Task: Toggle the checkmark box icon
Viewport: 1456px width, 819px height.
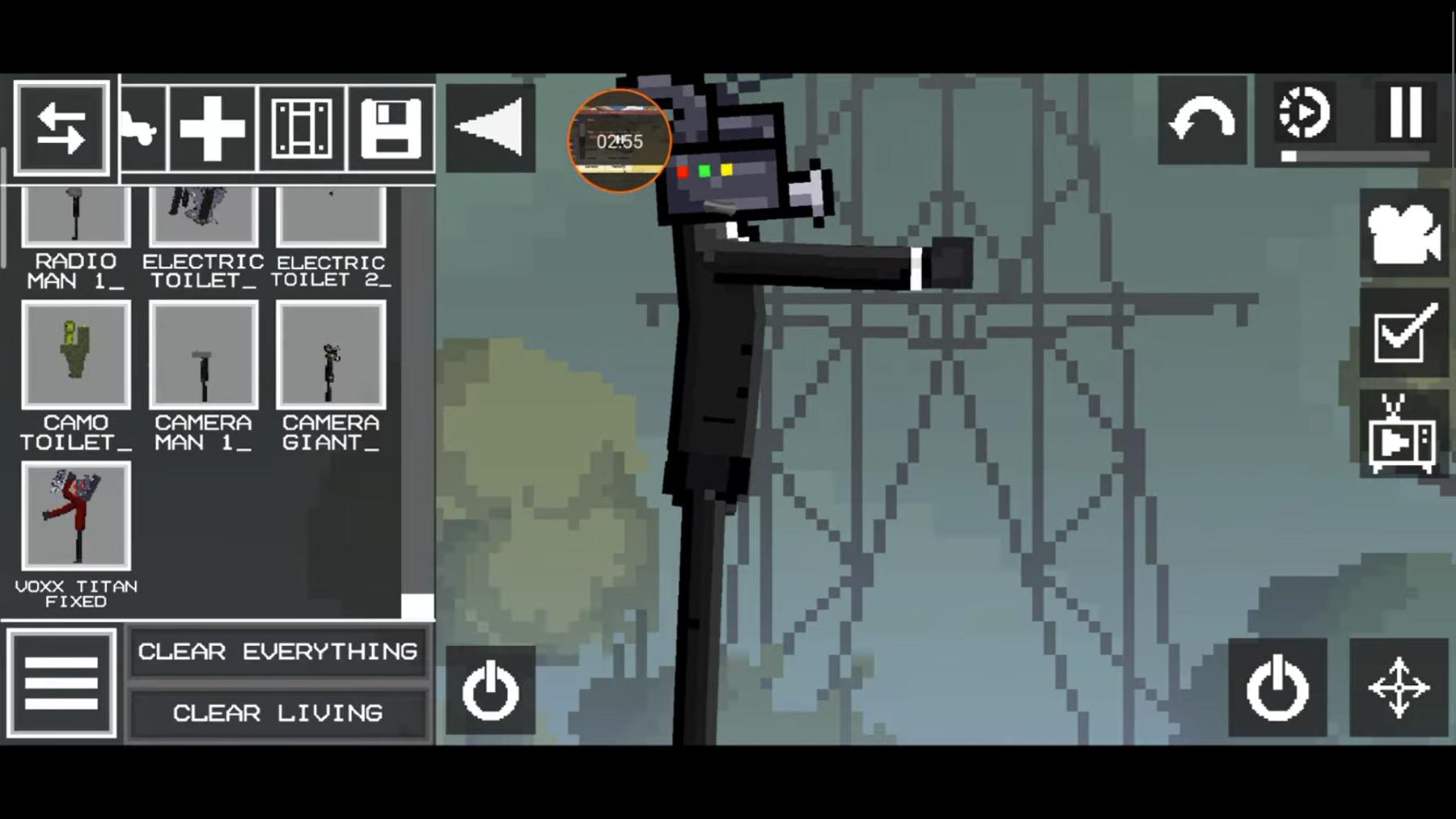Action: click(x=1403, y=333)
